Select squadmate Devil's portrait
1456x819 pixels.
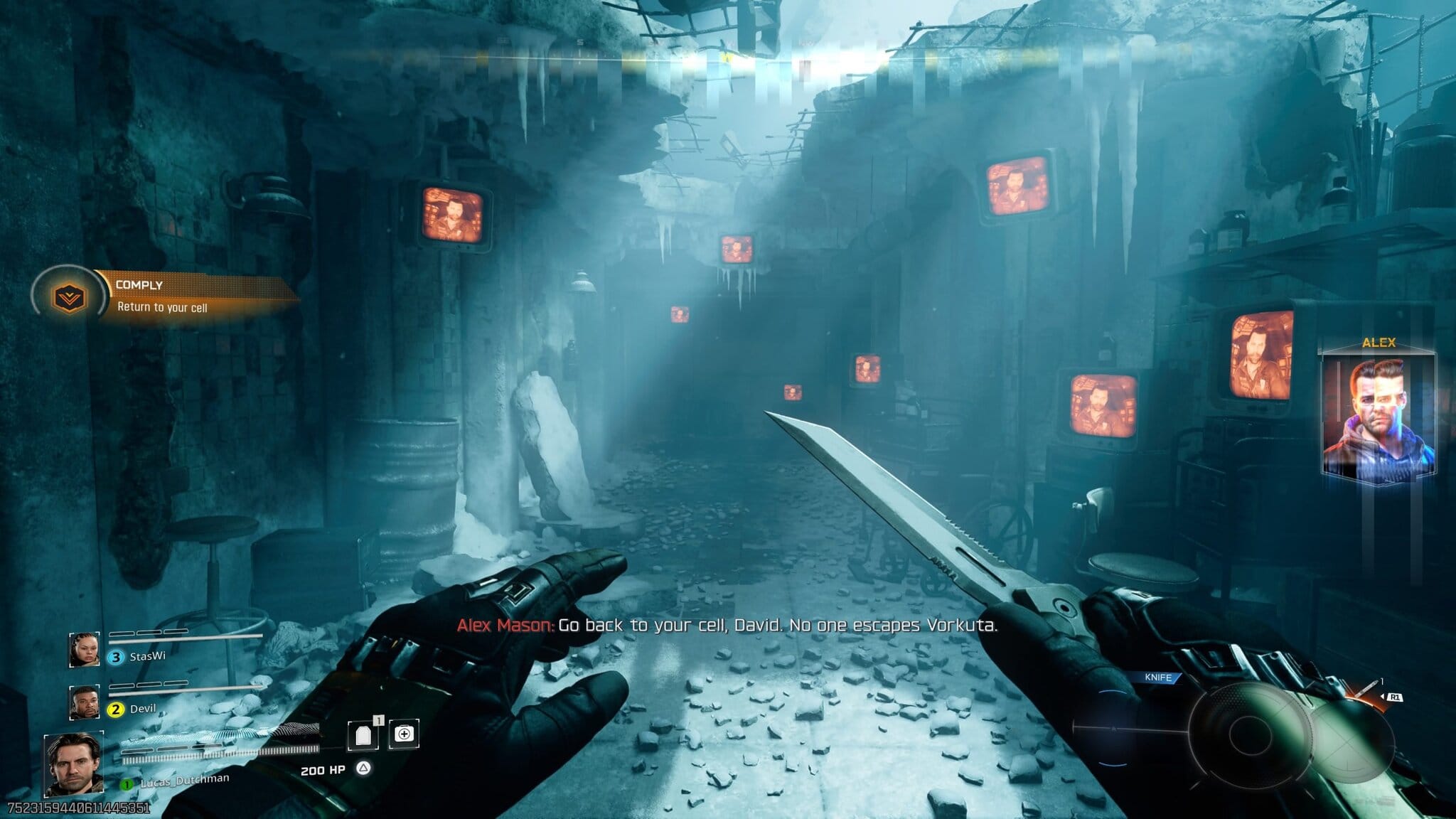(84, 702)
